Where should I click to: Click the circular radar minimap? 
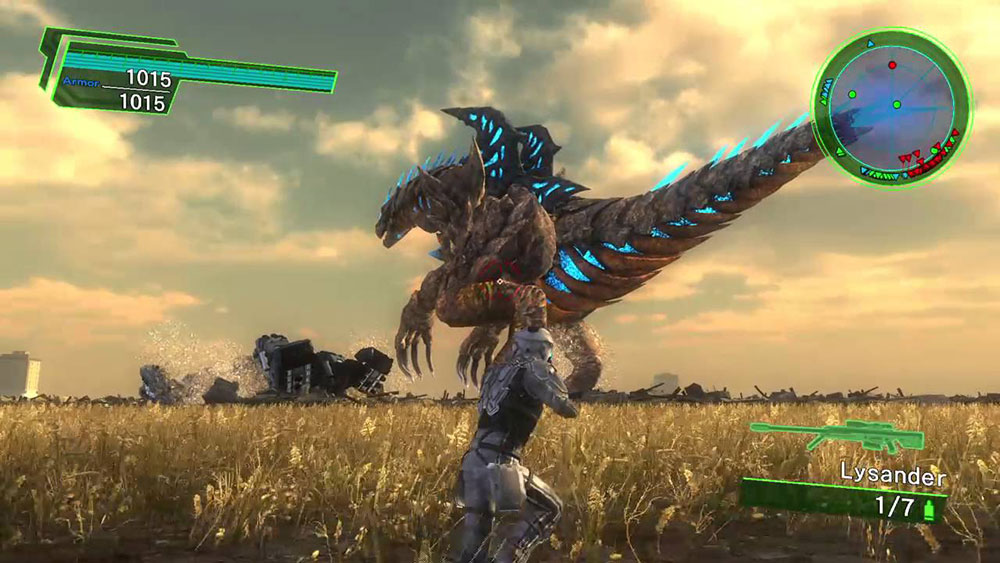coord(891,106)
